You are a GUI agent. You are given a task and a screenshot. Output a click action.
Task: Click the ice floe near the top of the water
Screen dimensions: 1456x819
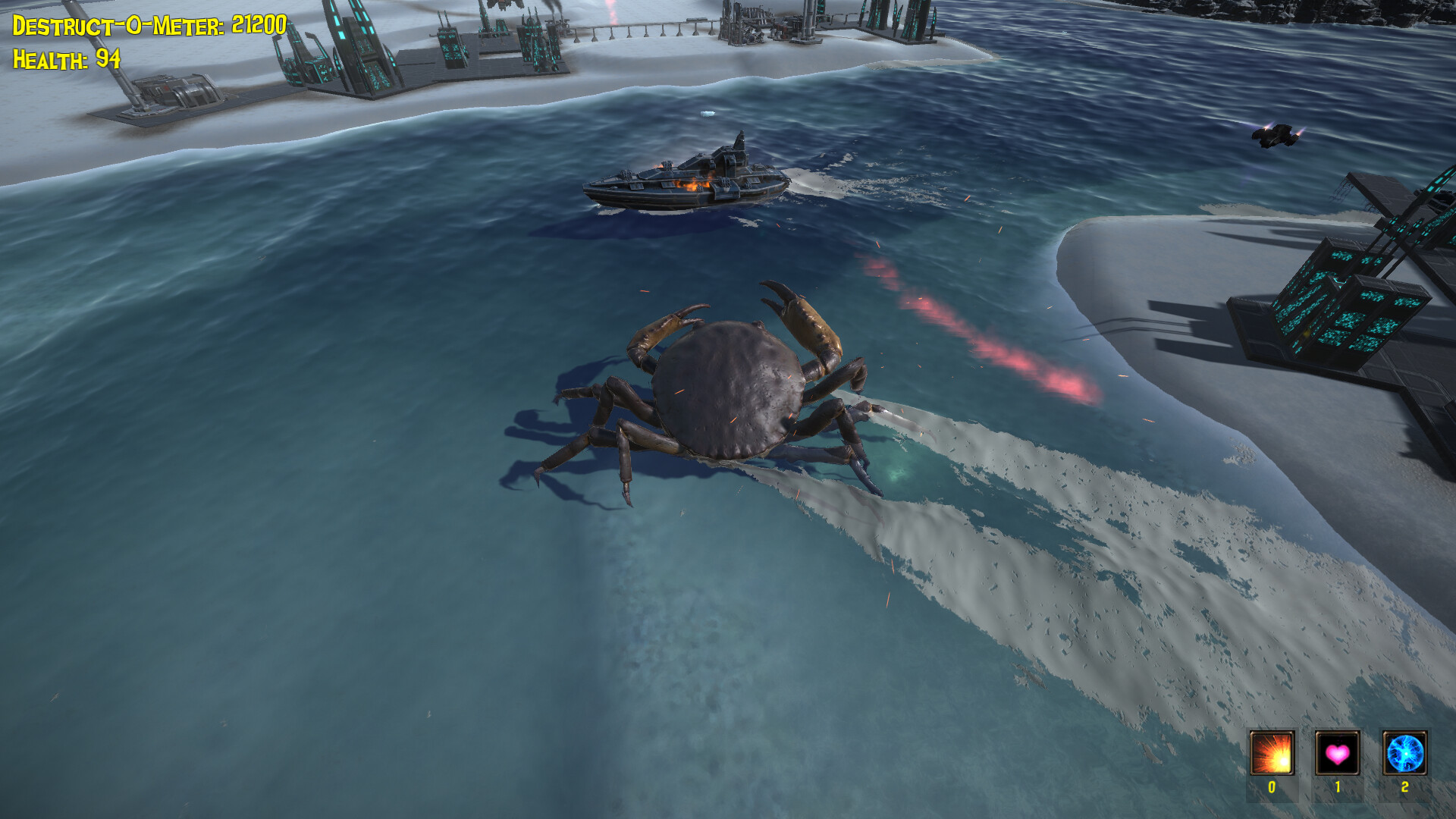pos(707,114)
